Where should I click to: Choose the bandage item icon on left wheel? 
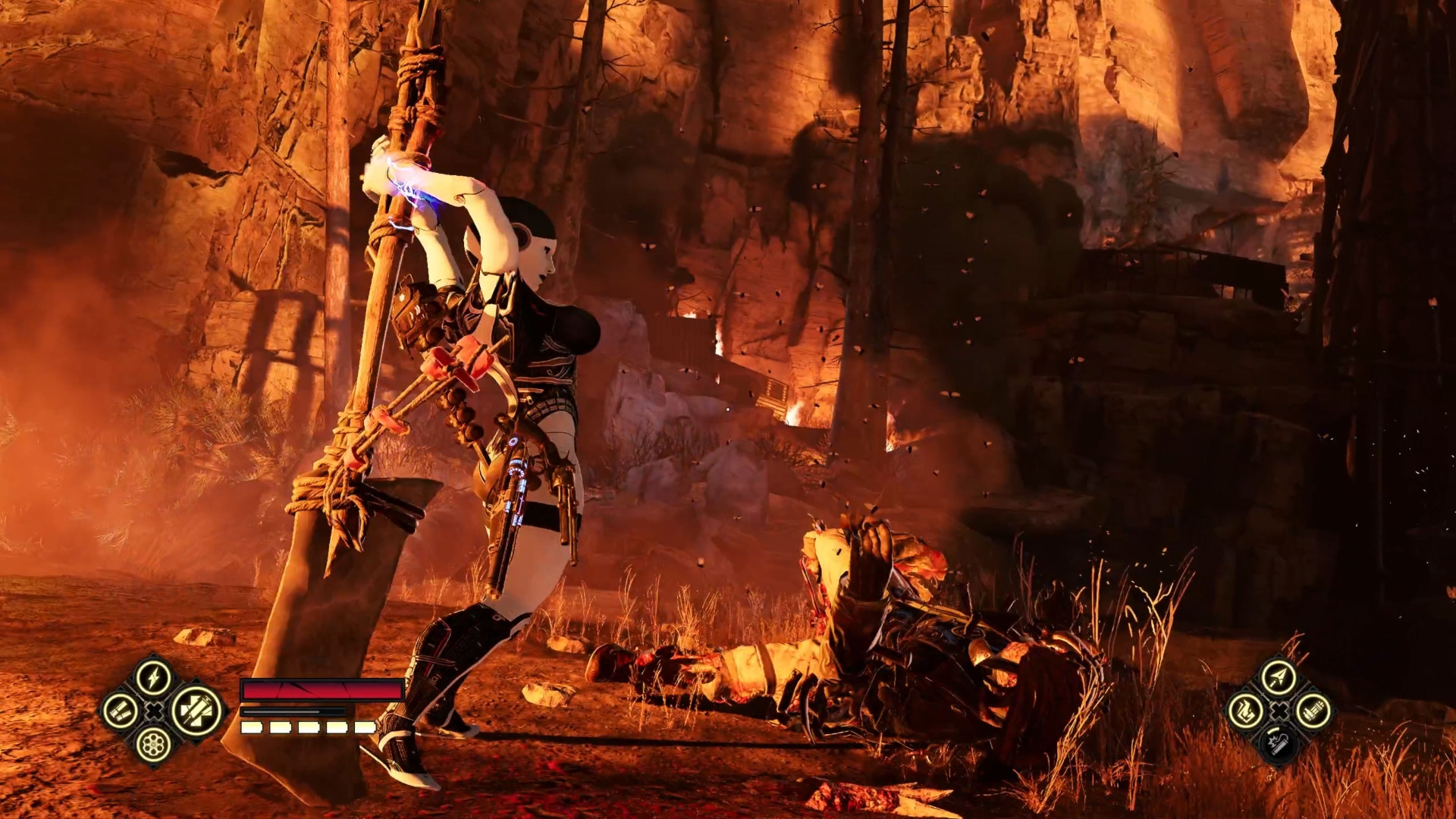pos(120,711)
